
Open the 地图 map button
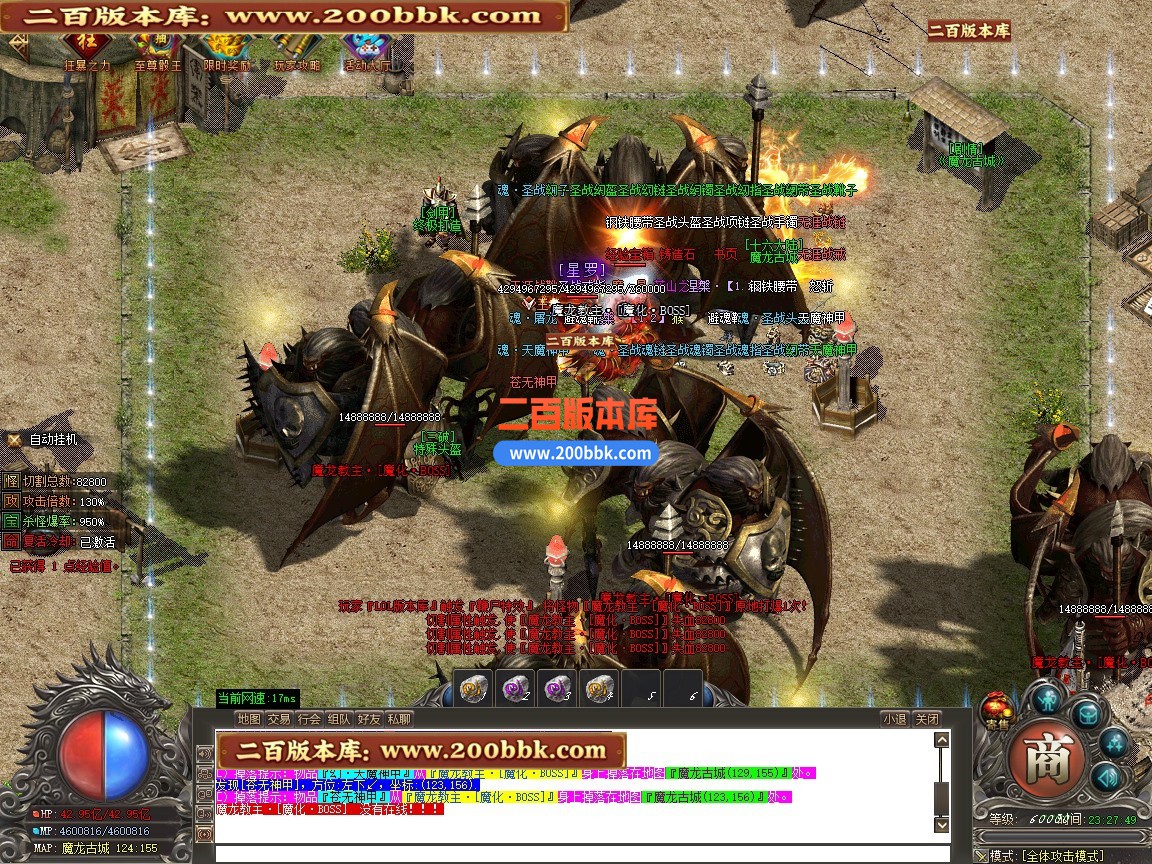[x=249, y=718]
